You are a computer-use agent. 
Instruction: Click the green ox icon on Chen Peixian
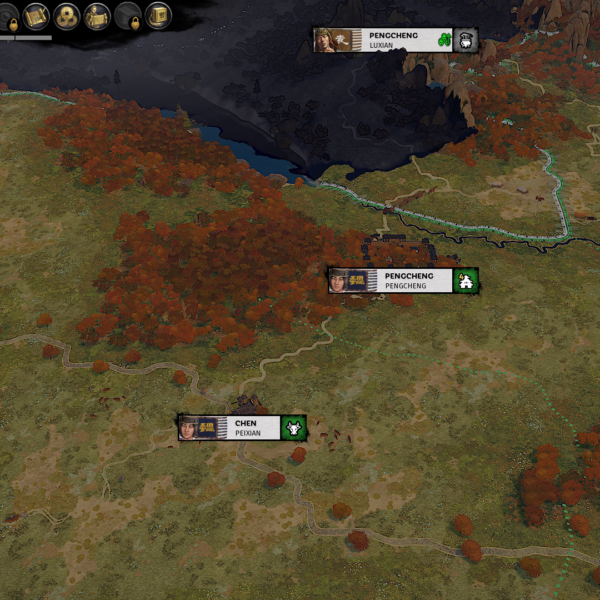coord(294,428)
